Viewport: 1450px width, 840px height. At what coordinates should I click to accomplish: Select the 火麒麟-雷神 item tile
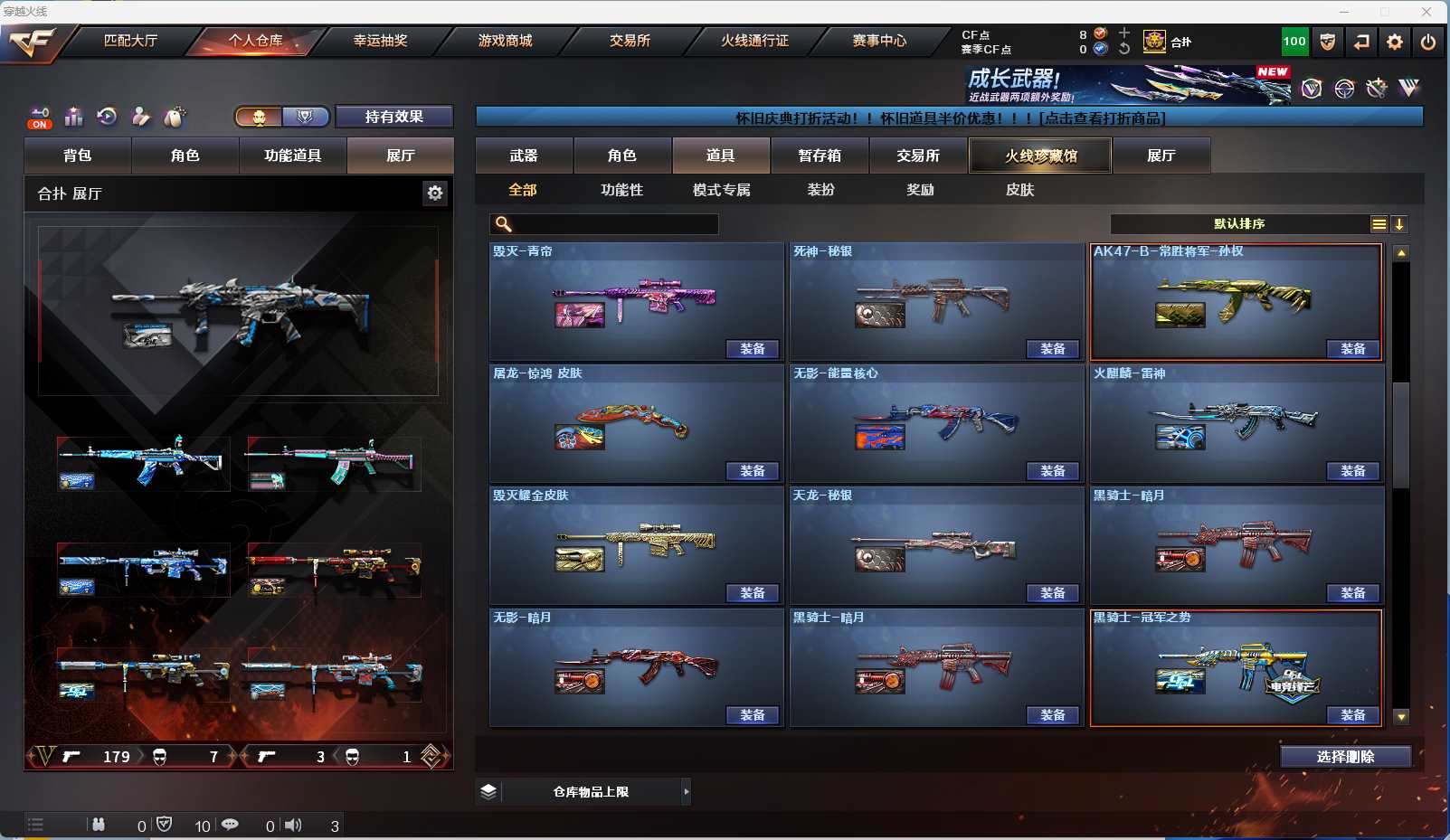coord(1237,422)
